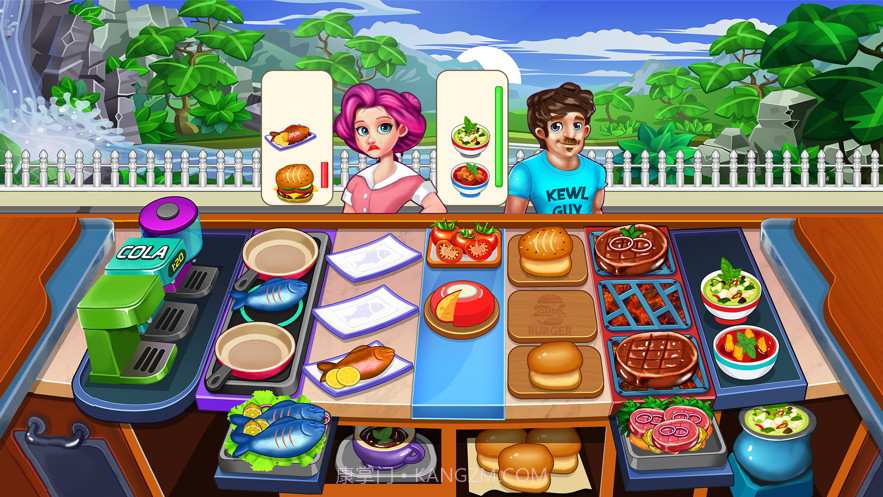The image size is (883, 497).
Task: Click the empty wooden board with Burger logo
Action: [x=552, y=314]
